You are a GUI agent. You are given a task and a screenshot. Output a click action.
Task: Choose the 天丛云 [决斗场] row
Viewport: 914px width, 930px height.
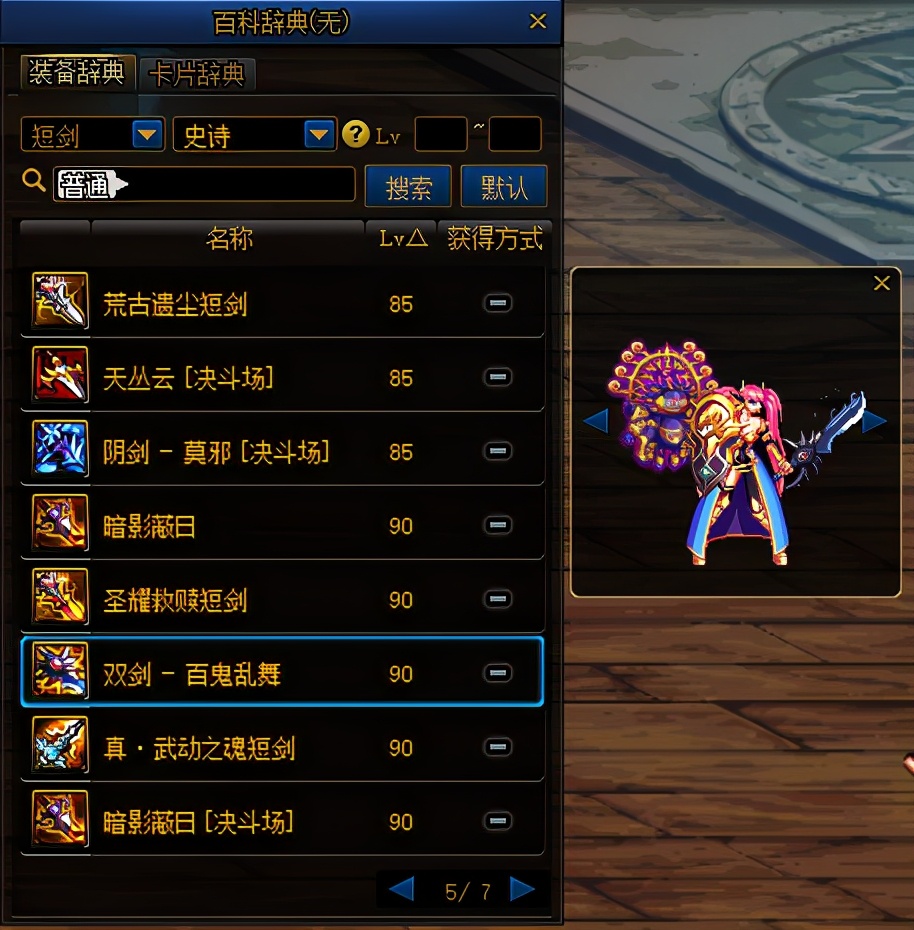pyautogui.click(x=187, y=378)
